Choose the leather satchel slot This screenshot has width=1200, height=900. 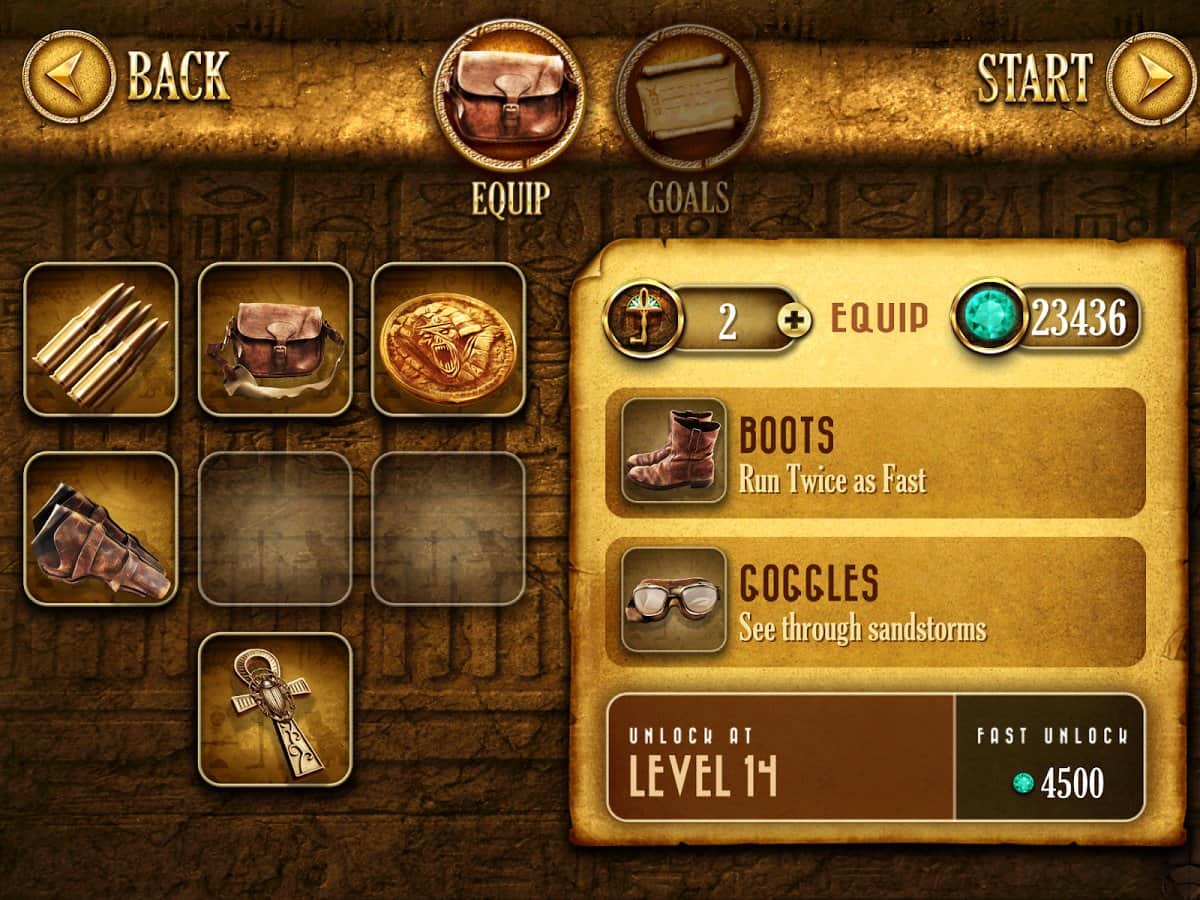point(275,339)
